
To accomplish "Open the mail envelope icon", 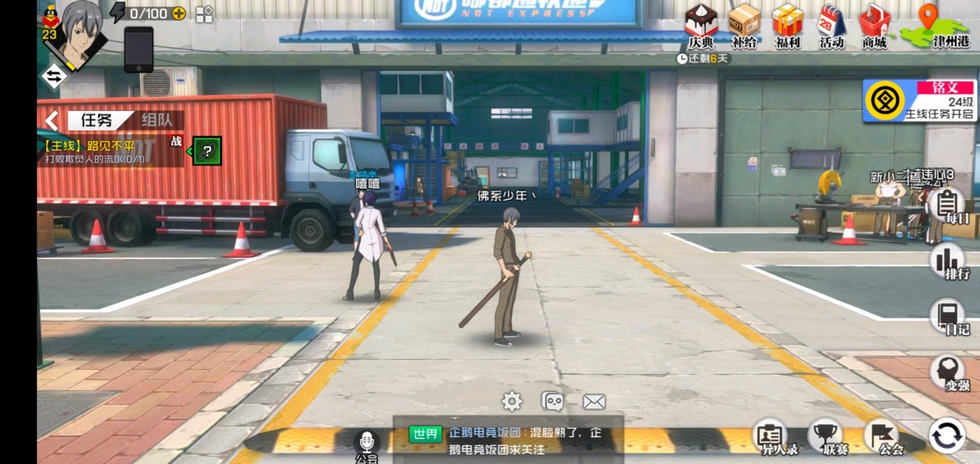I will [x=594, y=402].
